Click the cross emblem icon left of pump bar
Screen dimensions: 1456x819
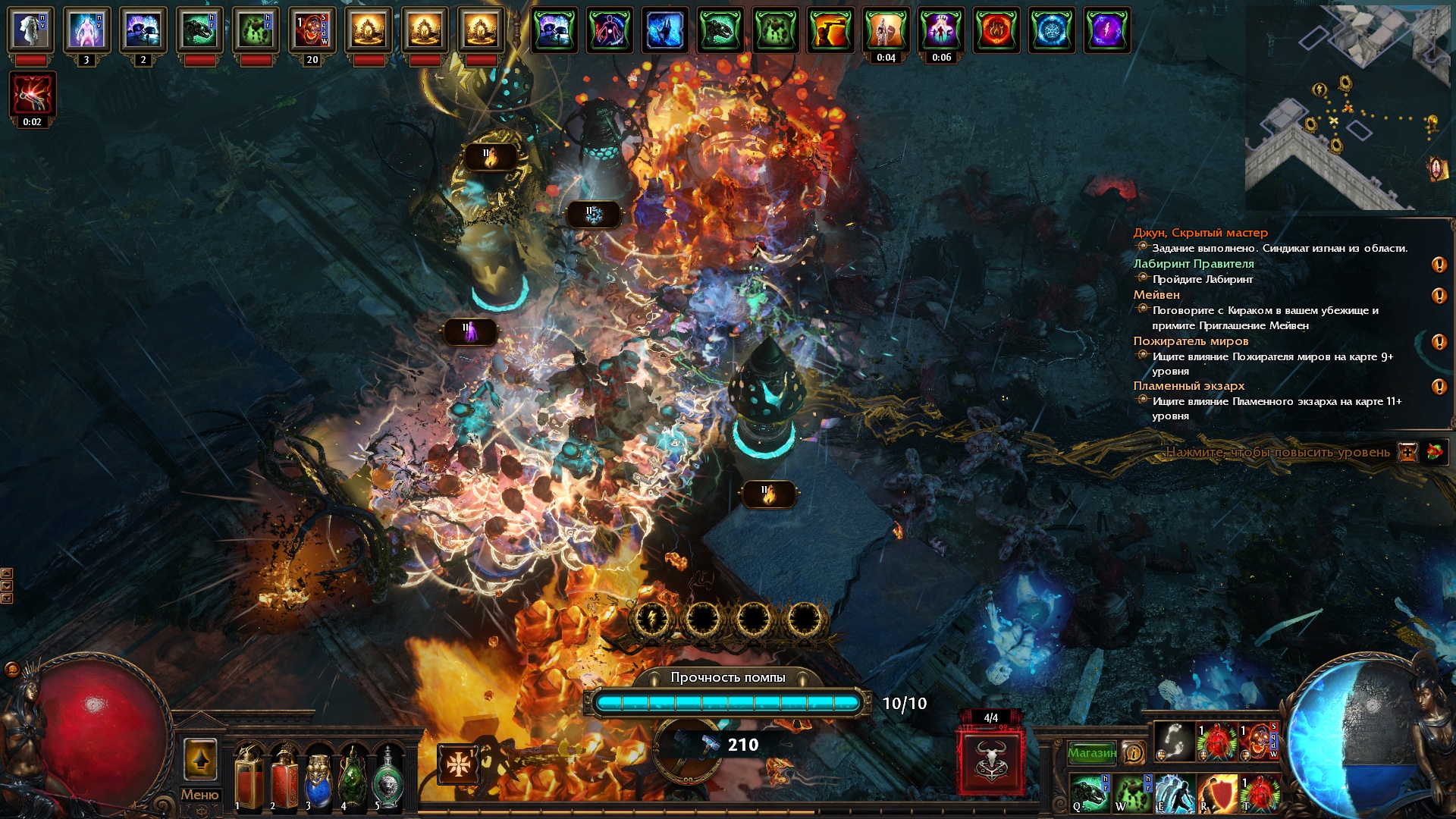(458, 764)
